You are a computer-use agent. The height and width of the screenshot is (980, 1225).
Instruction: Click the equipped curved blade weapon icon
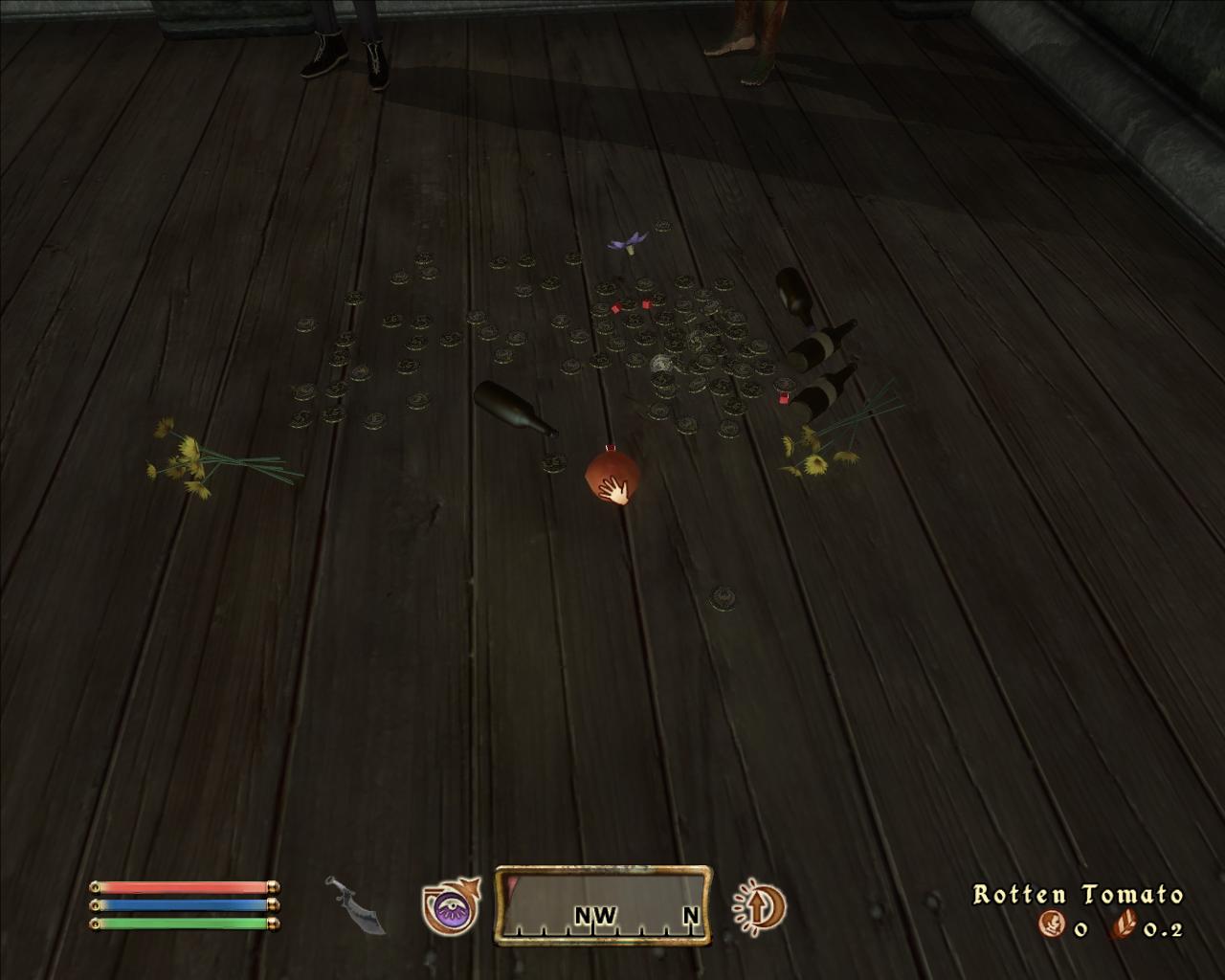[356, 904]
